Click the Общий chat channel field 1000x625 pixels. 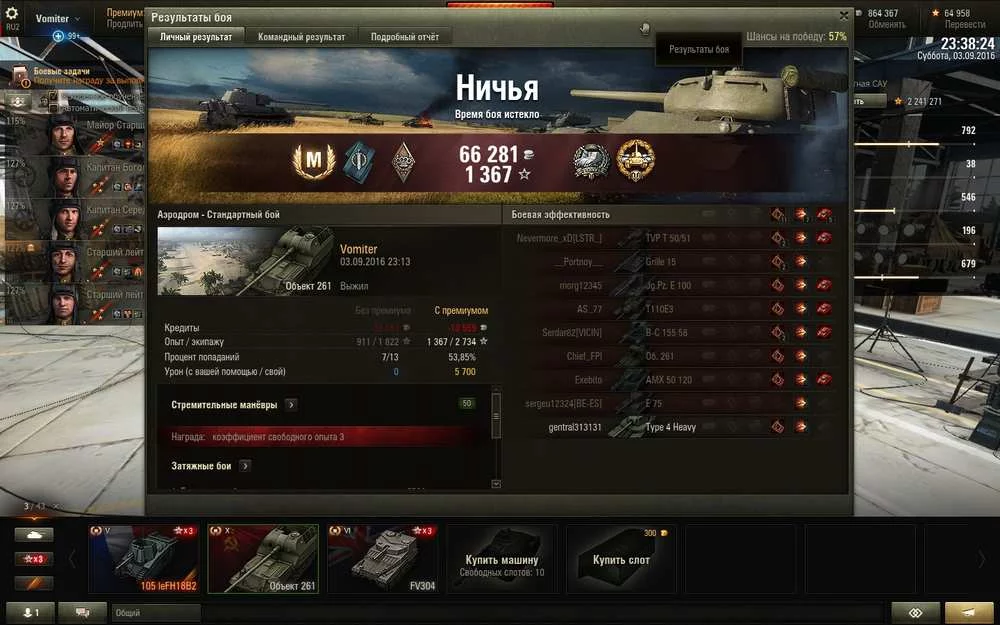[x=155, y=613]
